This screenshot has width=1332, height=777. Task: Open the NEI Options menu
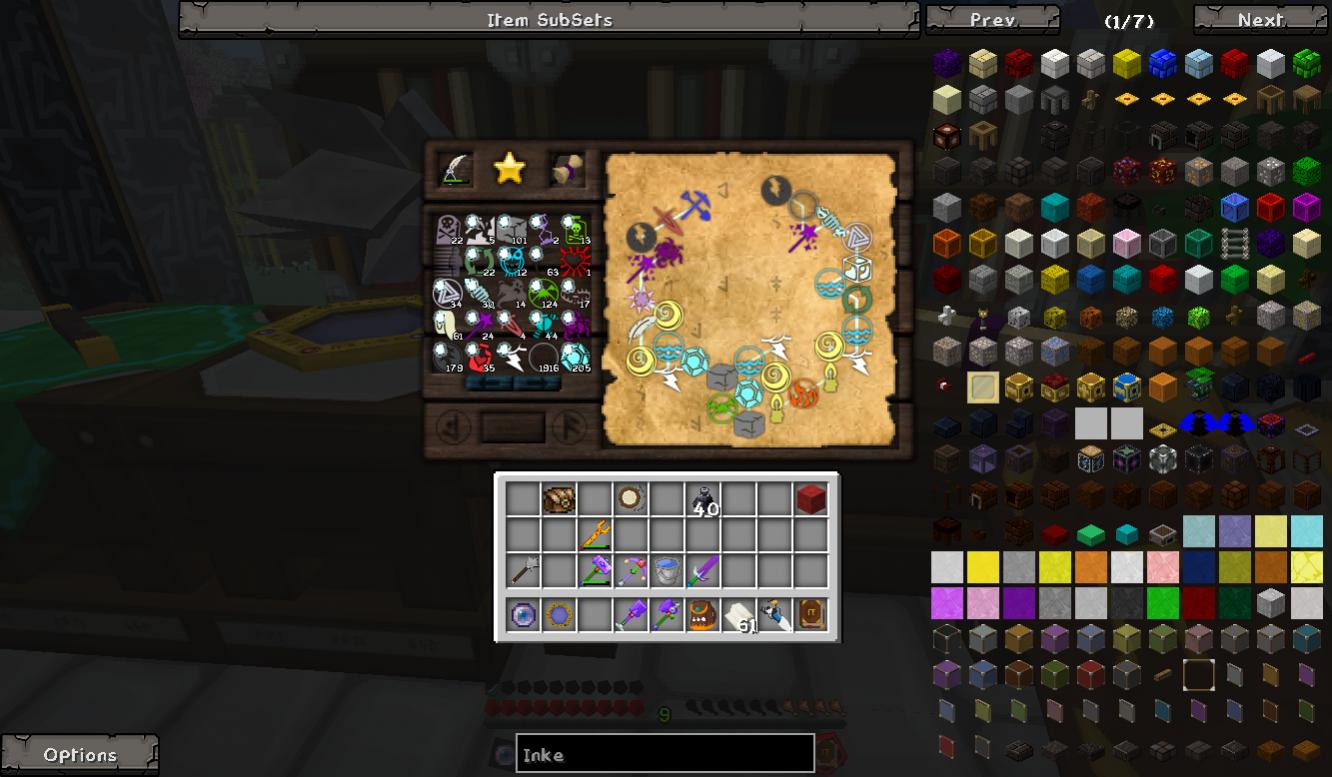pyautogui.click(x=80, y=755)
